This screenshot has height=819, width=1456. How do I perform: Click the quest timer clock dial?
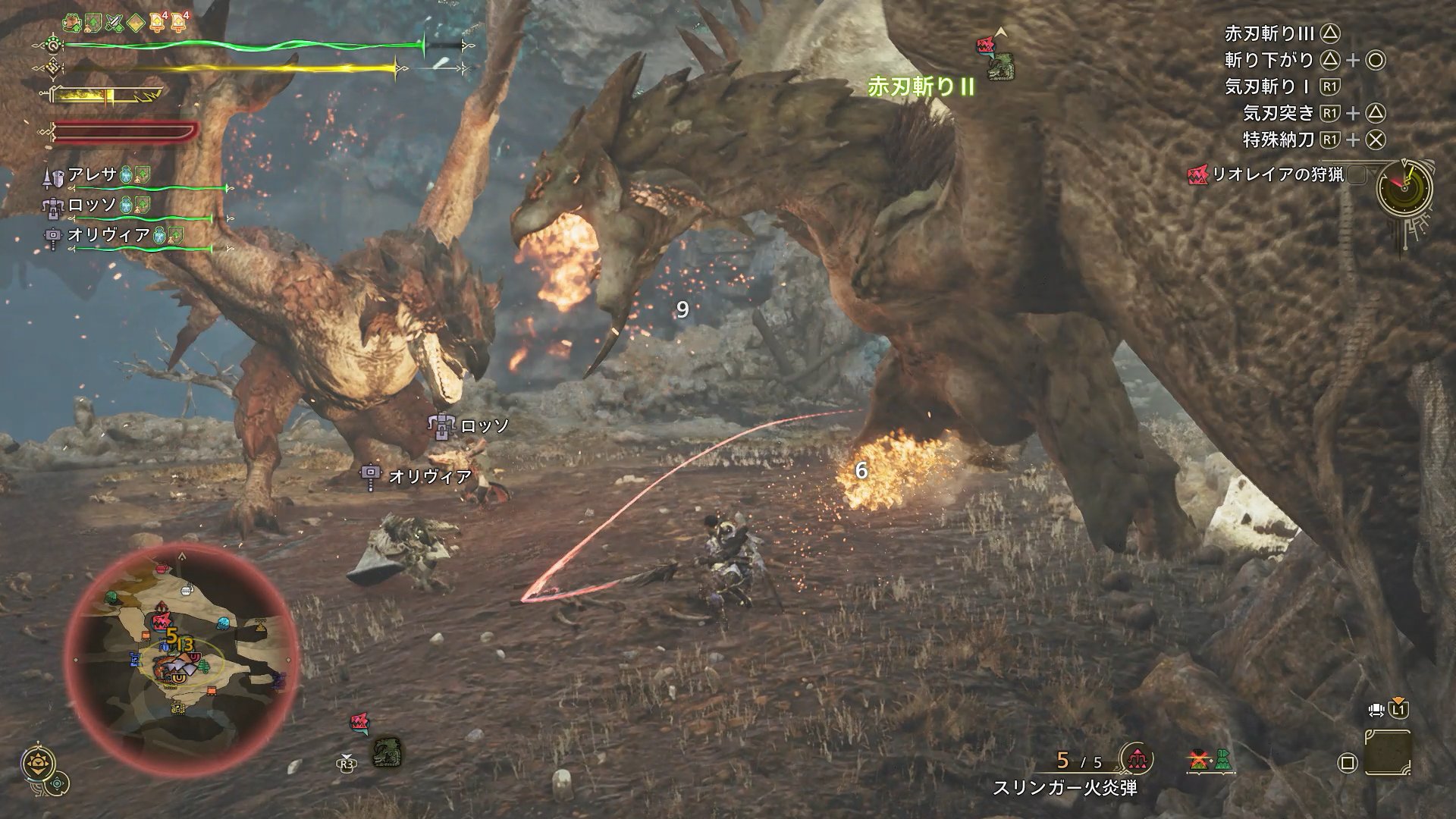[1404, 188]
